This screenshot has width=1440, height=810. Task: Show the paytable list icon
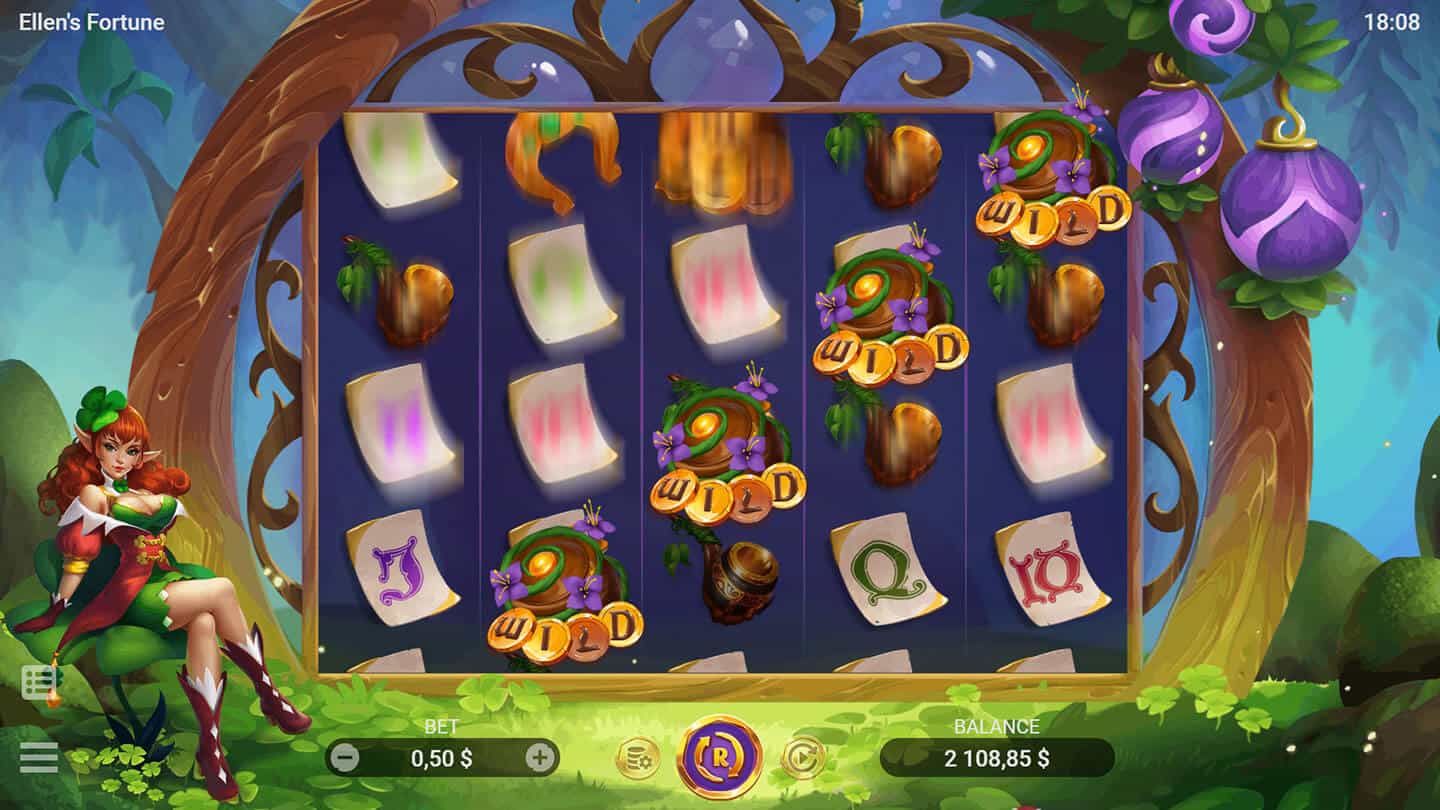click(x=40, y=683)
